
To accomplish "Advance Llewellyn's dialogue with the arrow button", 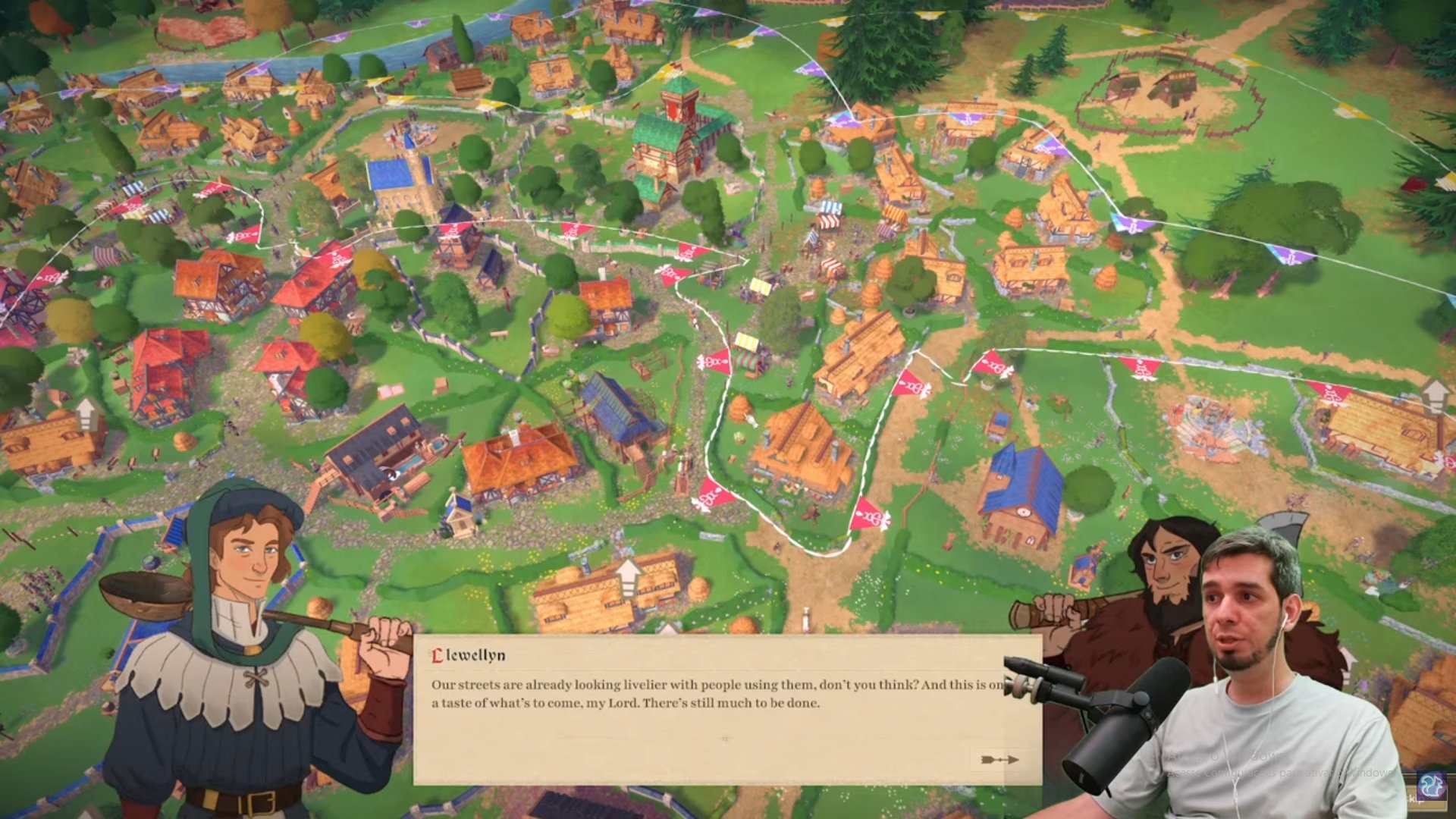I will click(999, 759).
